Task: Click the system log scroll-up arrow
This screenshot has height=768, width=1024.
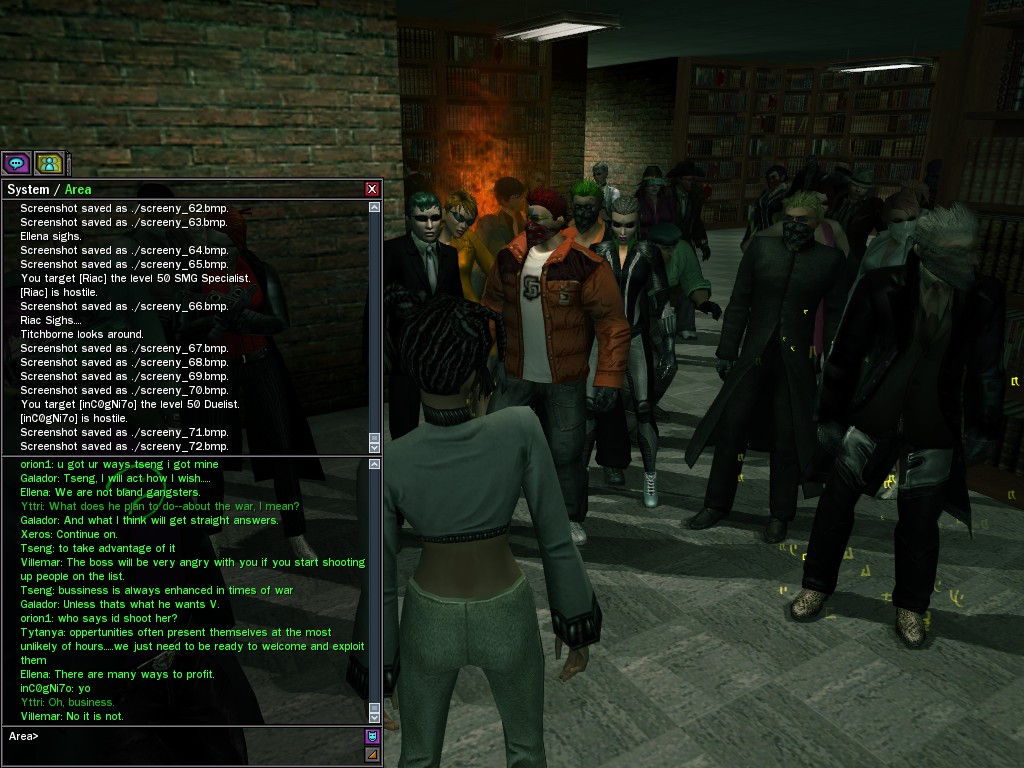Action: point(375,208)
